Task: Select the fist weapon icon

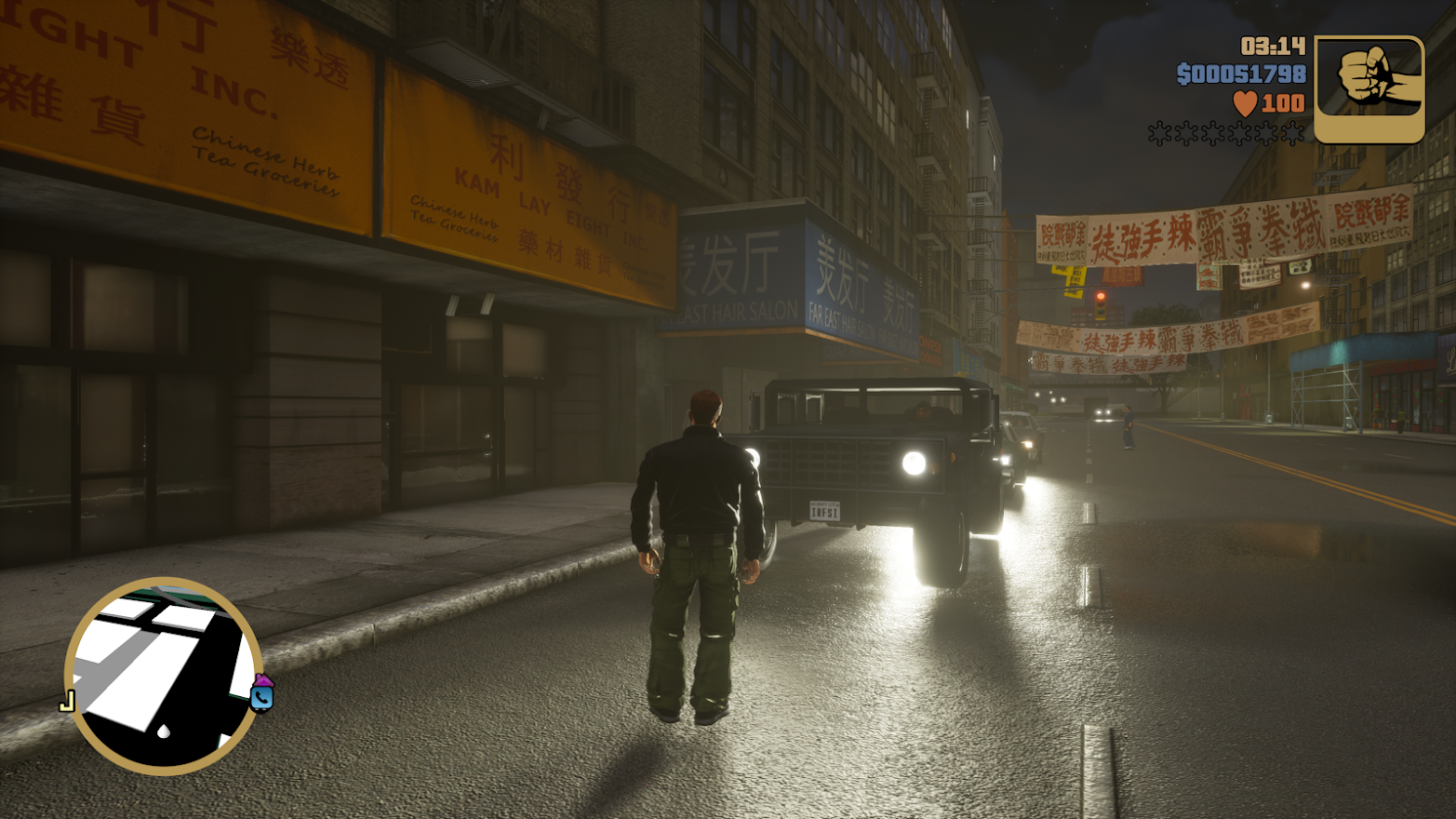Action: tap(1369, 89)
